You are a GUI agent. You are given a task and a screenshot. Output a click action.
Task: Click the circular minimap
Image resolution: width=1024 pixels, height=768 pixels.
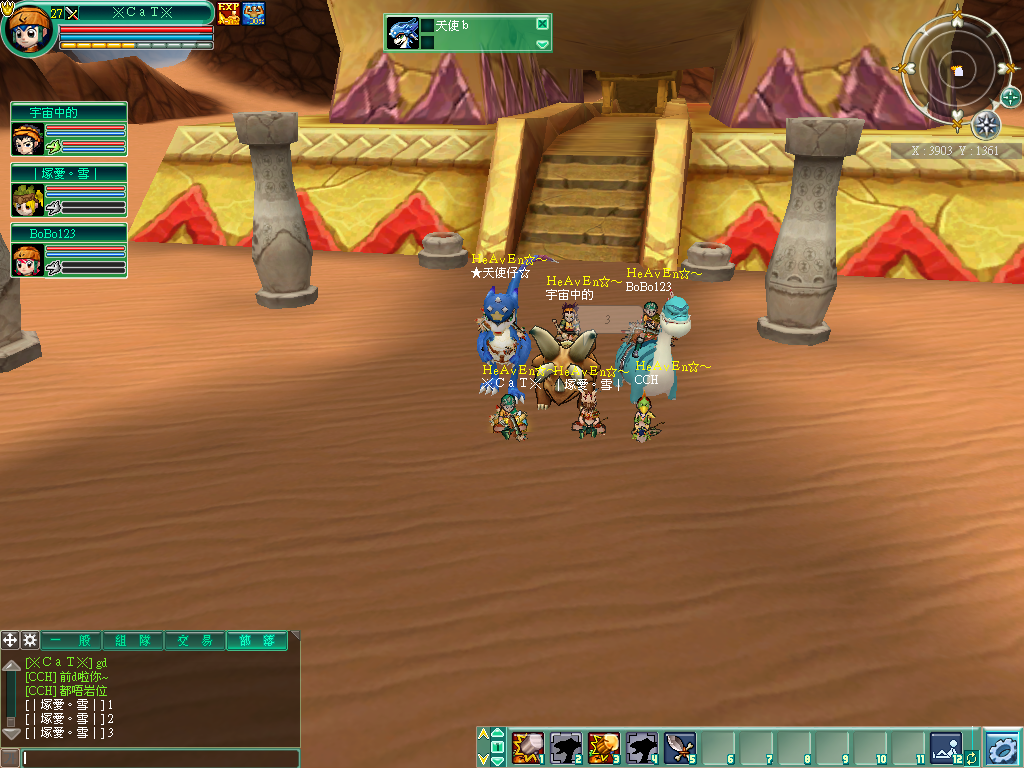958,72
